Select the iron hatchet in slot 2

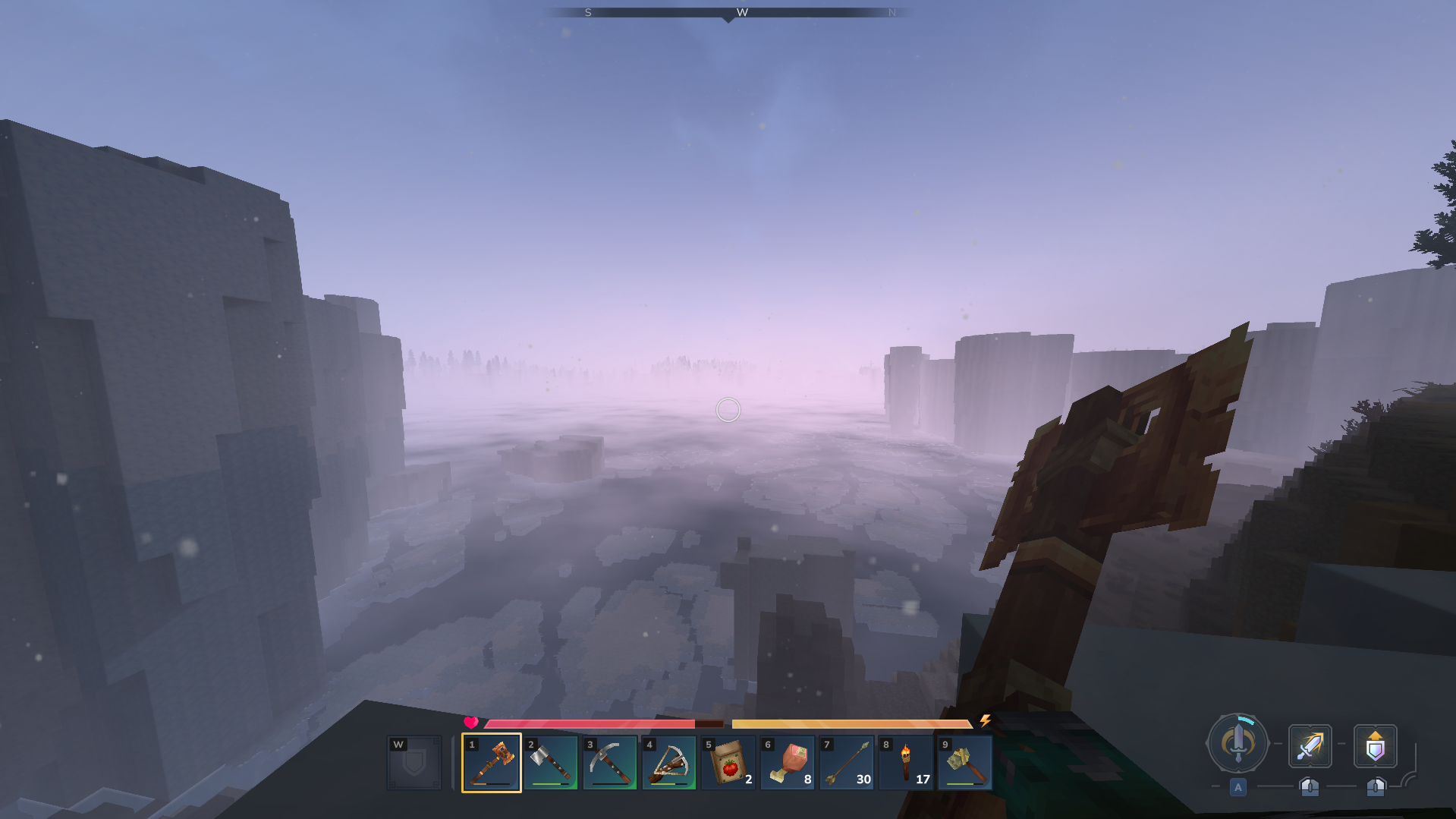(x=551, y=762)
